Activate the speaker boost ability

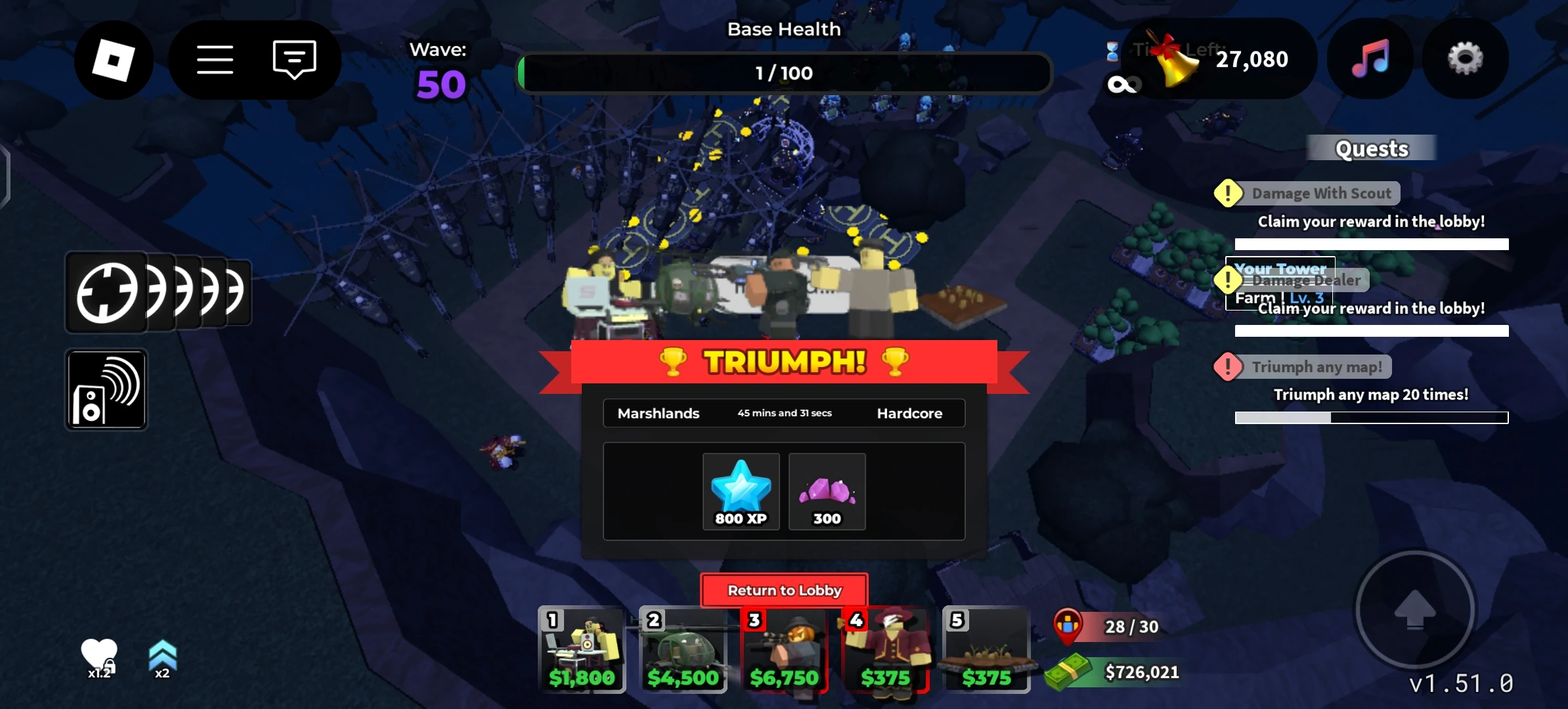pyautogui.click(x=106, y=390)
